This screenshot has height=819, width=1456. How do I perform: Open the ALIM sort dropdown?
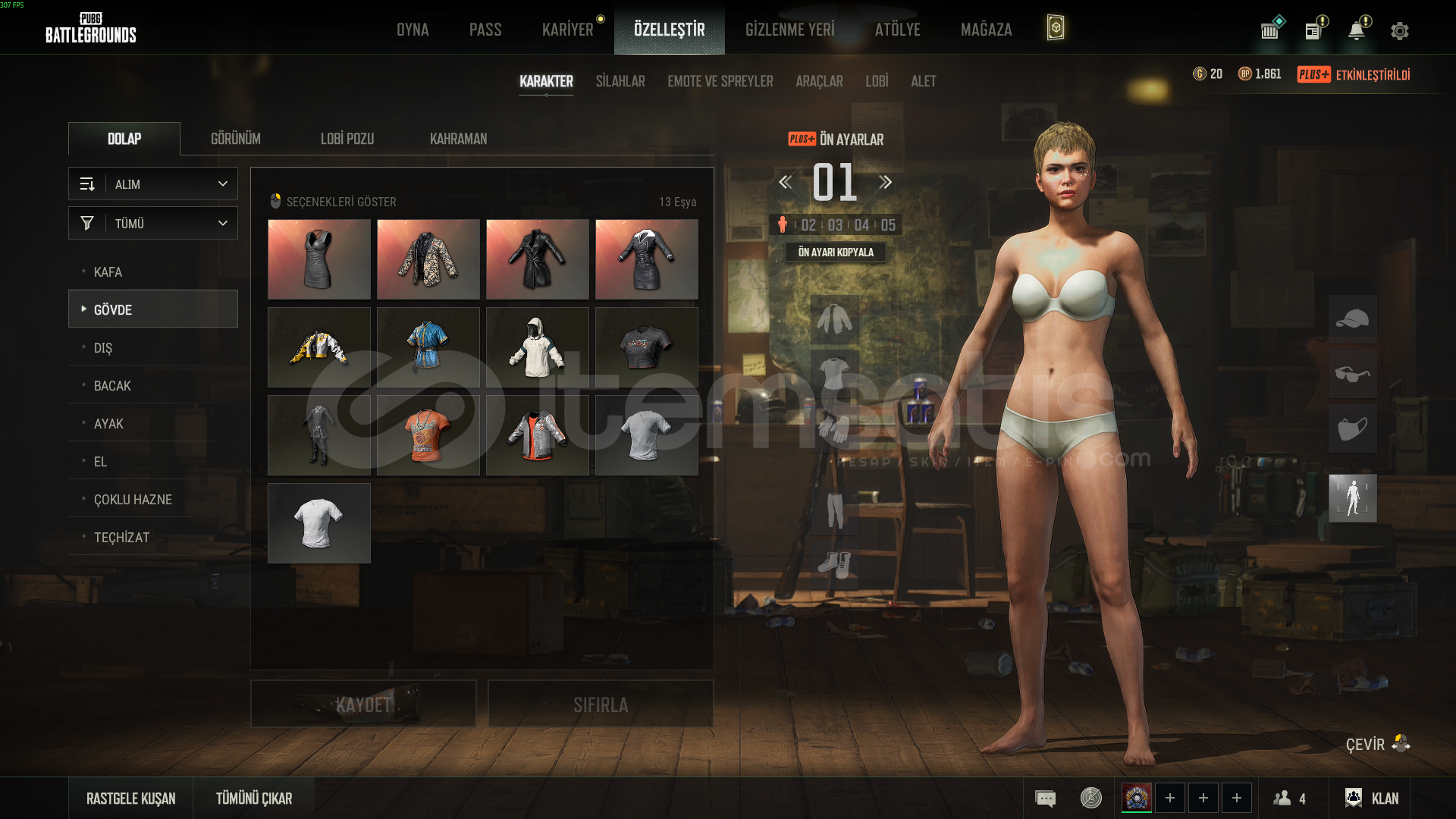153,184
